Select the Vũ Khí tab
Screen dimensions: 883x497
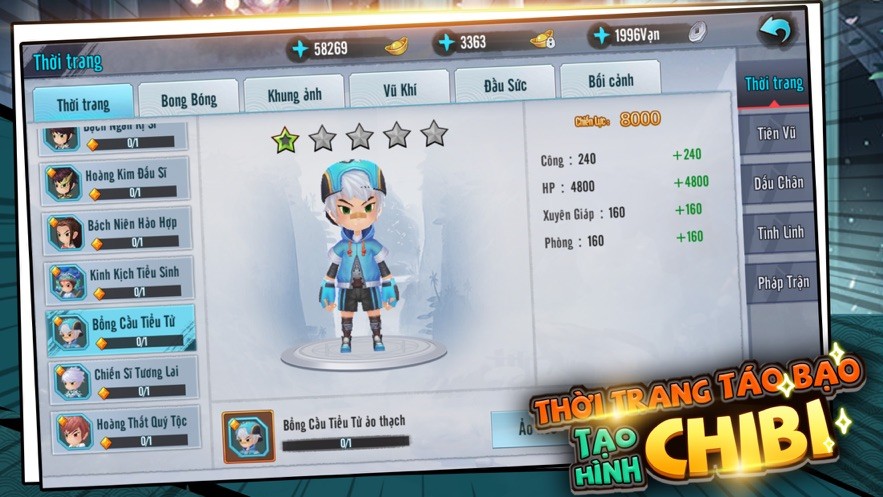tap(399, 90)
